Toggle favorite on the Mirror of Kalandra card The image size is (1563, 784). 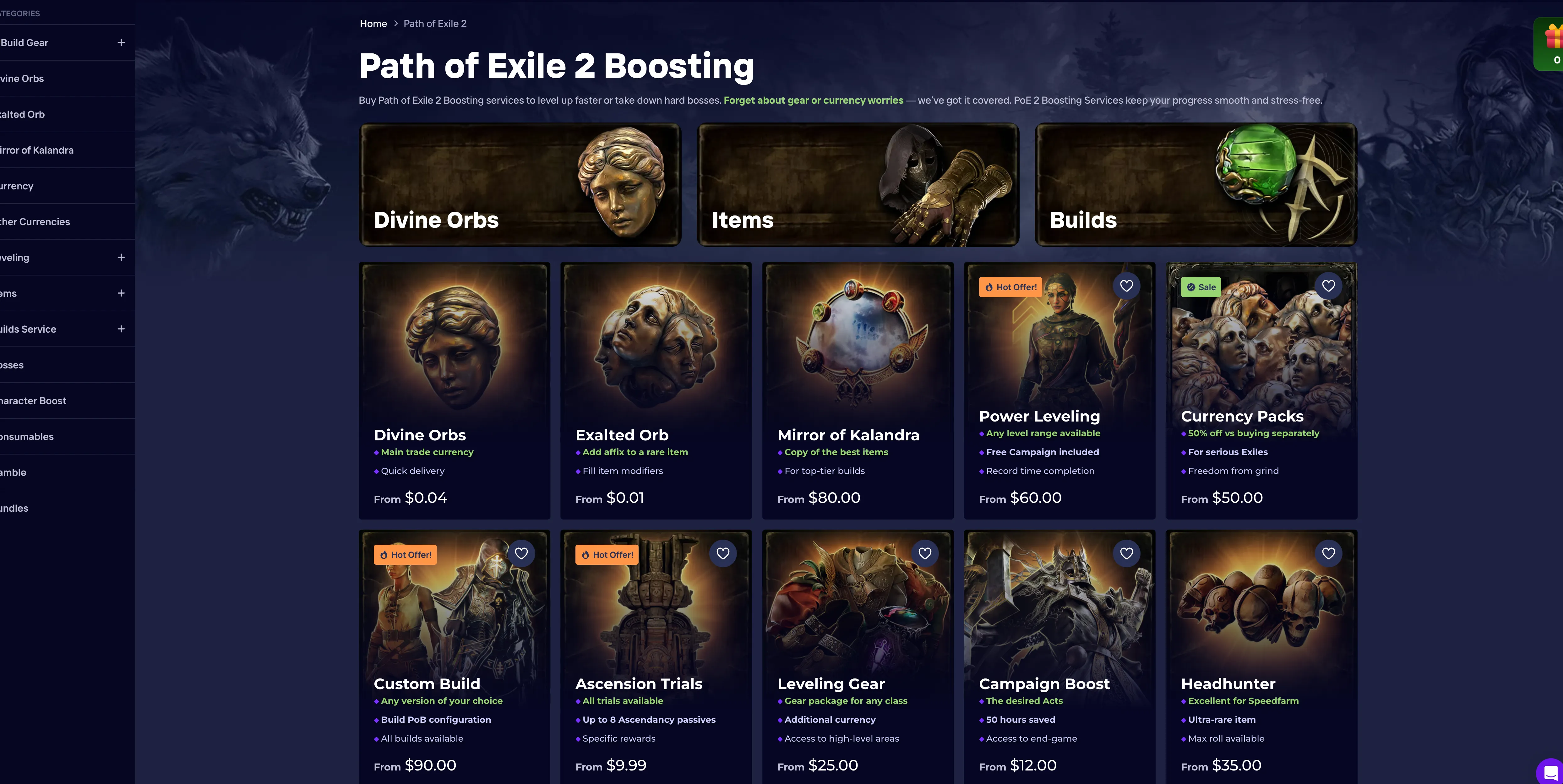(x=925, y=286)
